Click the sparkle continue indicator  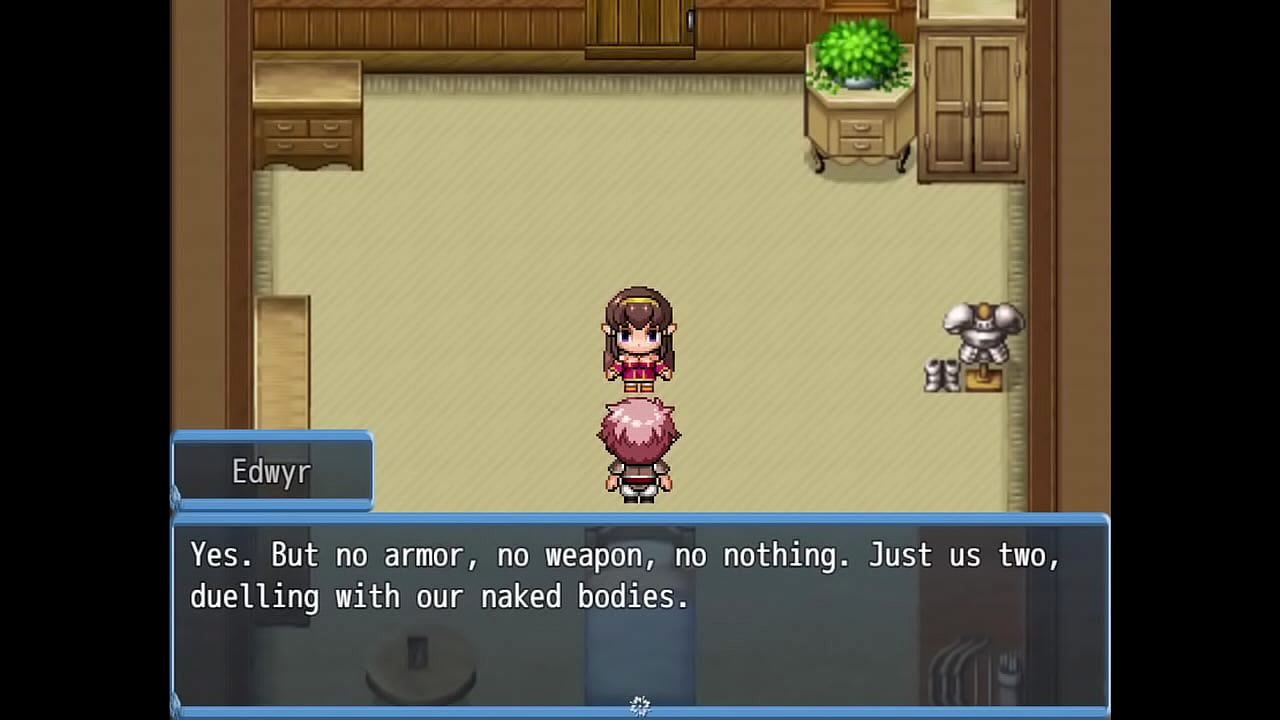640,705
